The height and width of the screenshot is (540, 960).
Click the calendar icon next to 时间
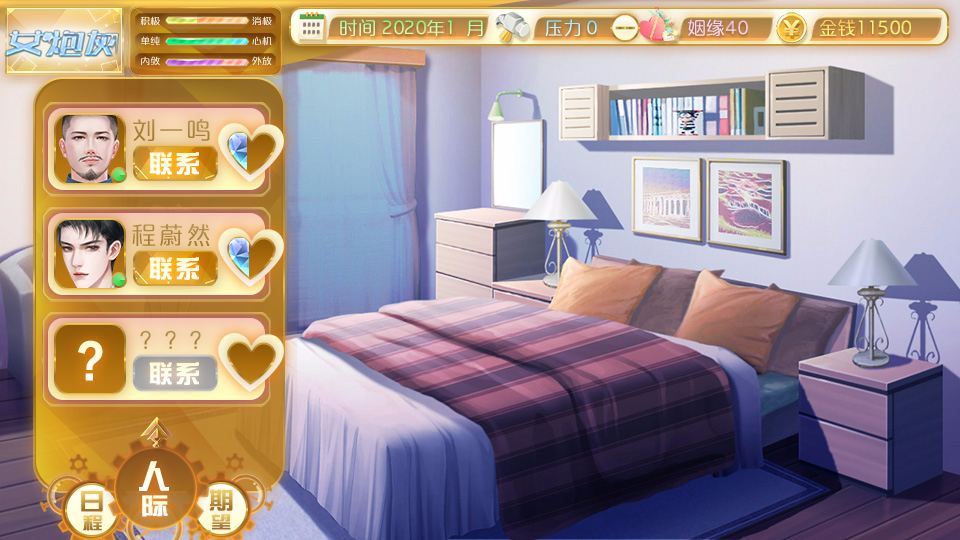point(313,27)
